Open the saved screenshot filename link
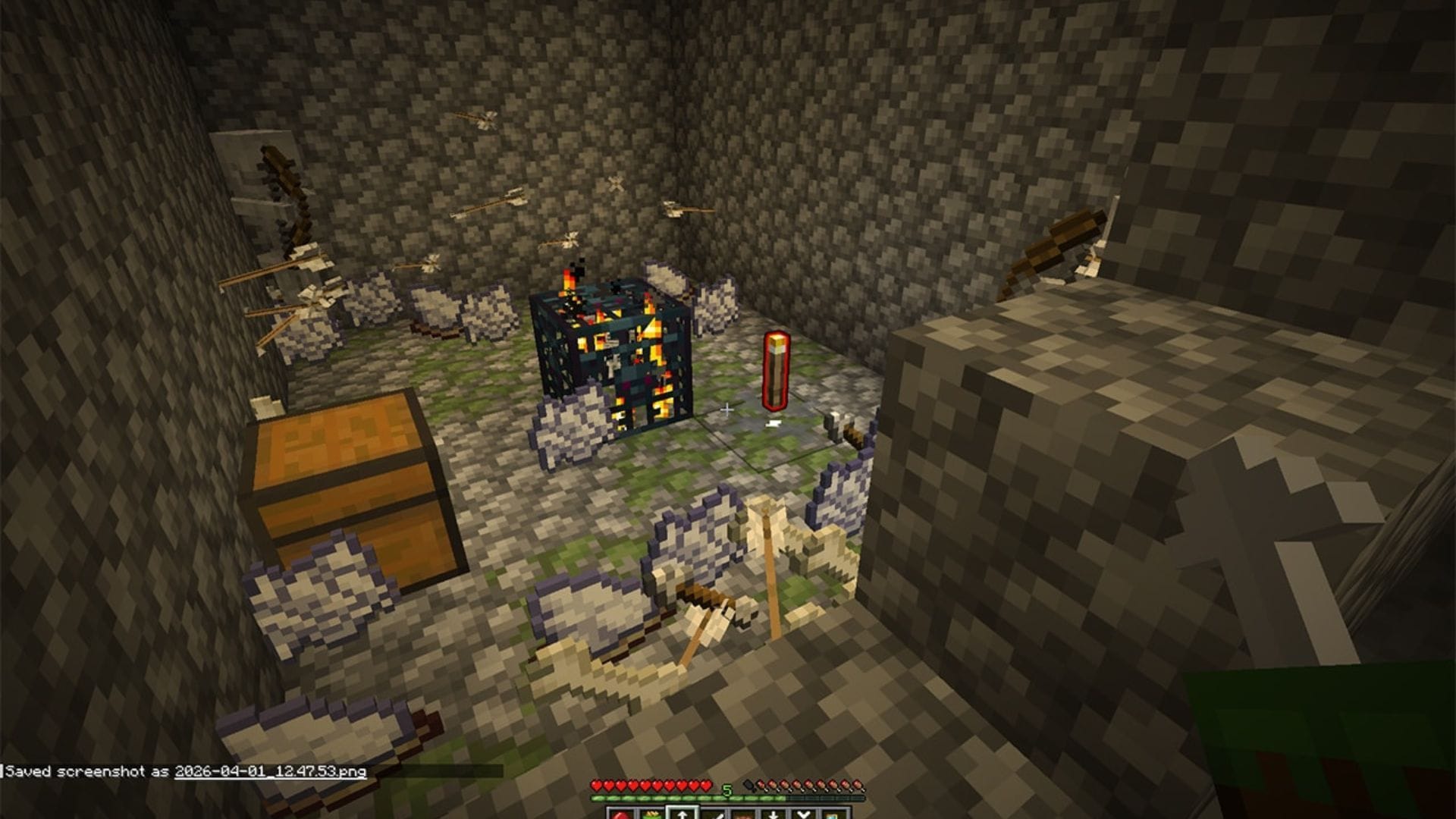The image size is (1456, 819). click(x=270, y=771)
